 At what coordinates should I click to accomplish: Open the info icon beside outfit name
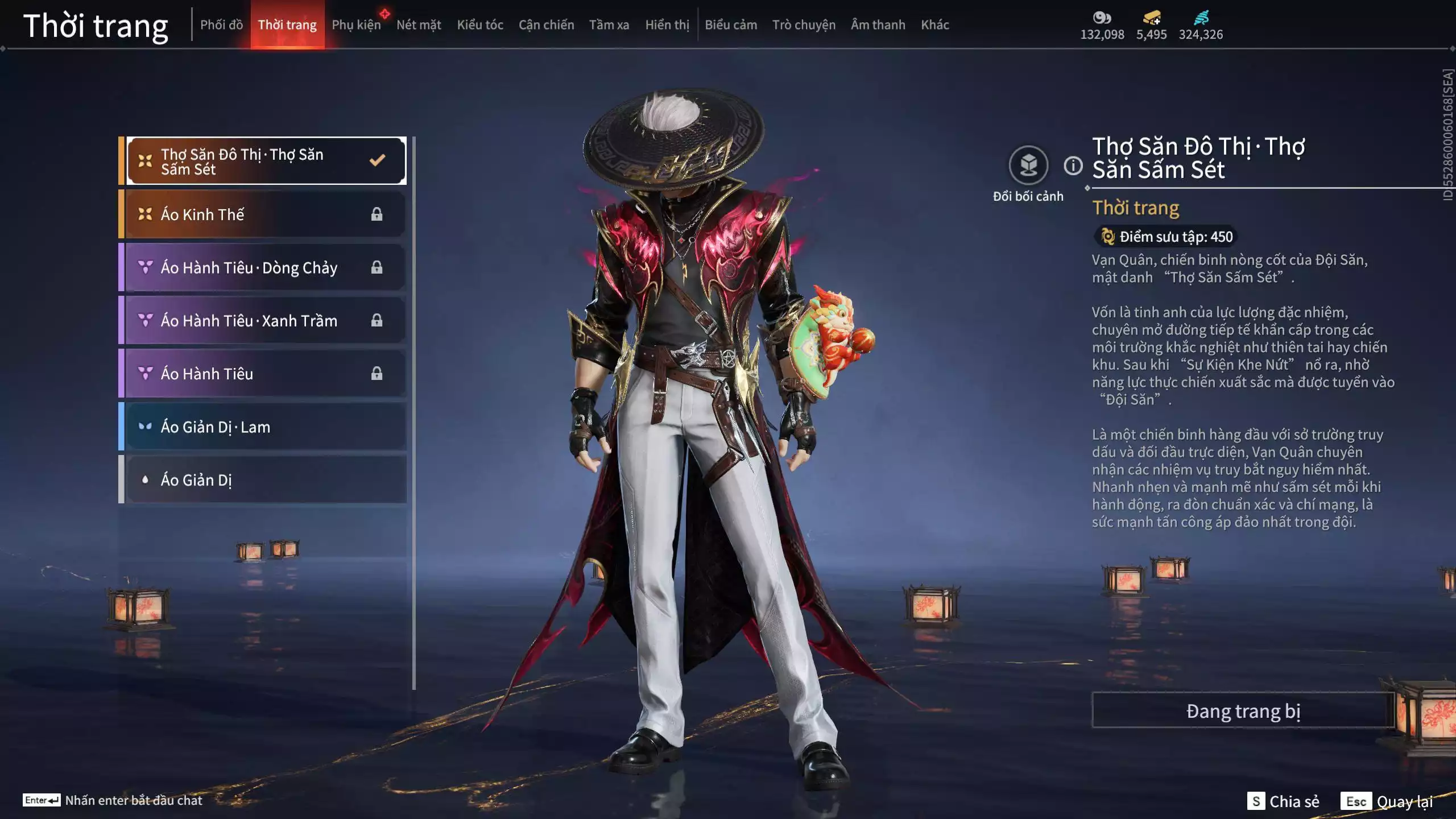click(x=1073, y=166)
